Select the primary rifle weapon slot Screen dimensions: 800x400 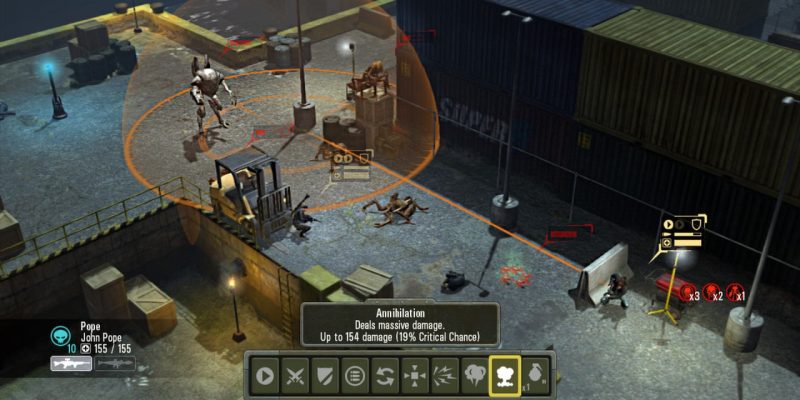coord(71,363)
